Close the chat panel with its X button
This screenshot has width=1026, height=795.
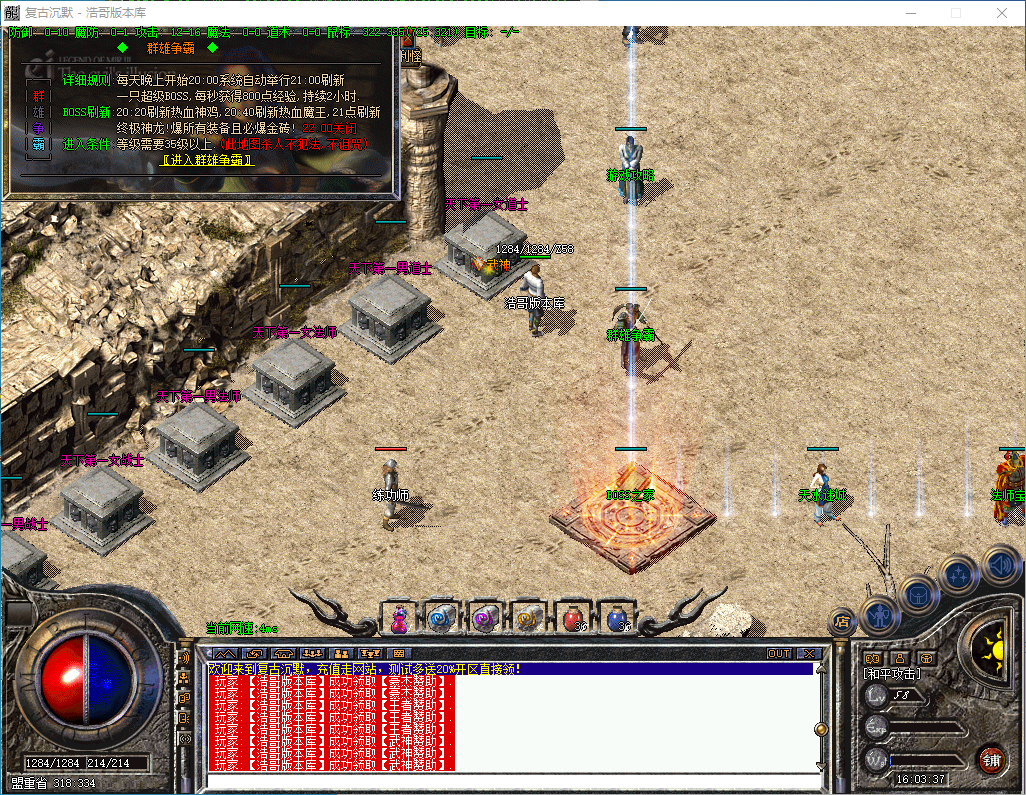point(808,653)
